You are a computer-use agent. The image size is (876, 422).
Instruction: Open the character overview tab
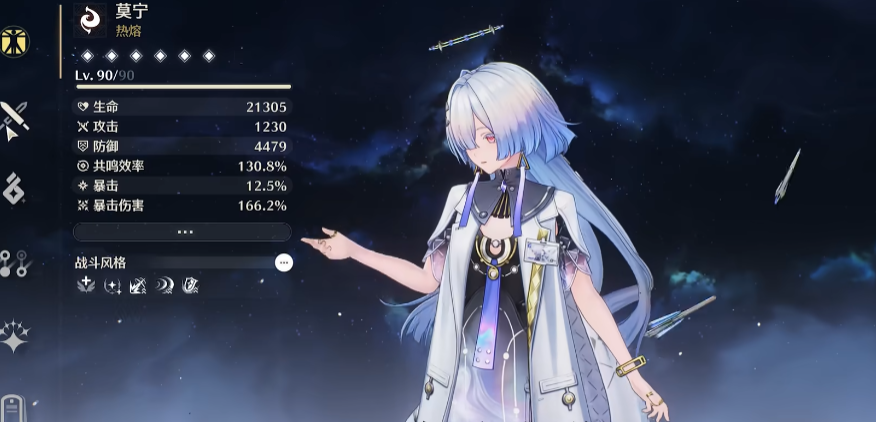(x=15, y=41)
